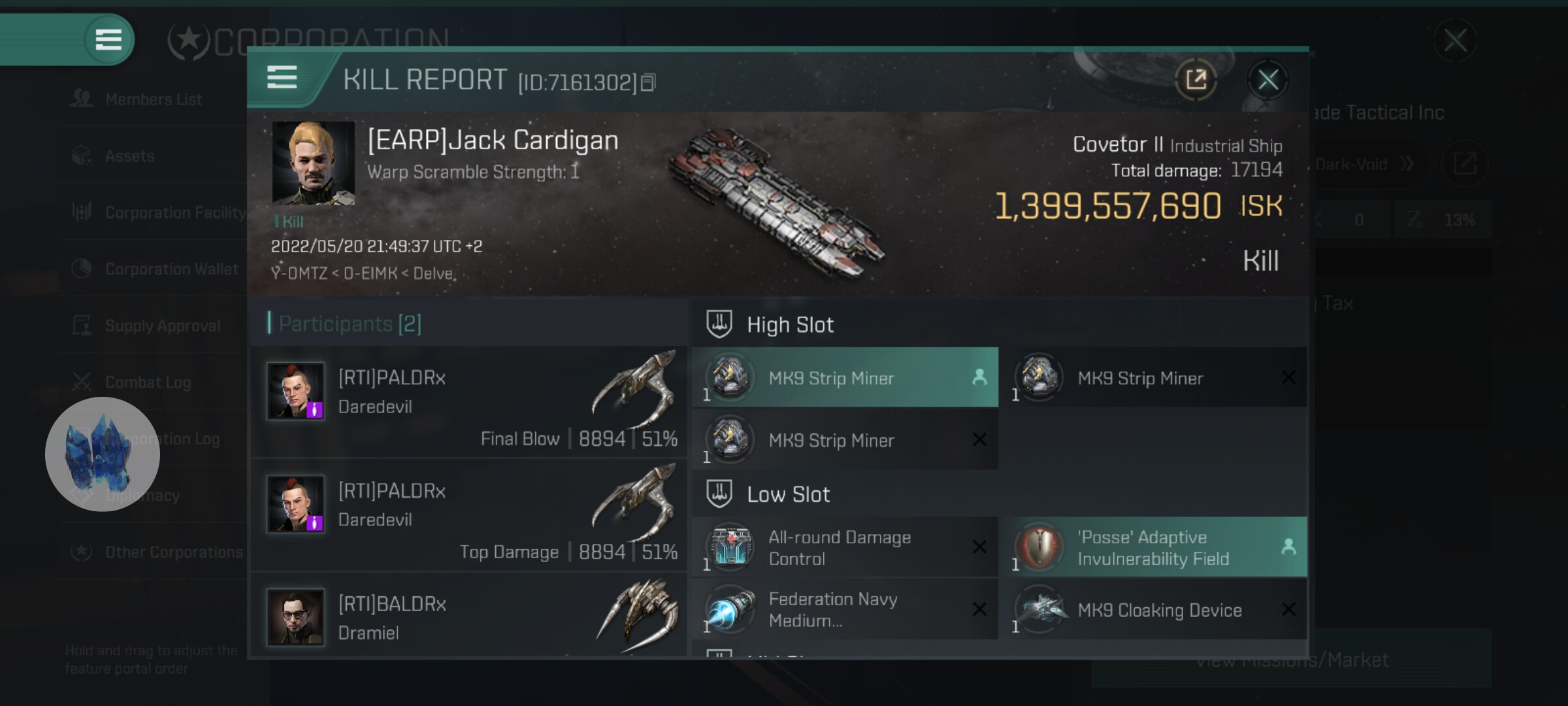Screen dimensions: 1568x706
Task: Open the Kill Report hamburger menu
Action: [282, 78]
